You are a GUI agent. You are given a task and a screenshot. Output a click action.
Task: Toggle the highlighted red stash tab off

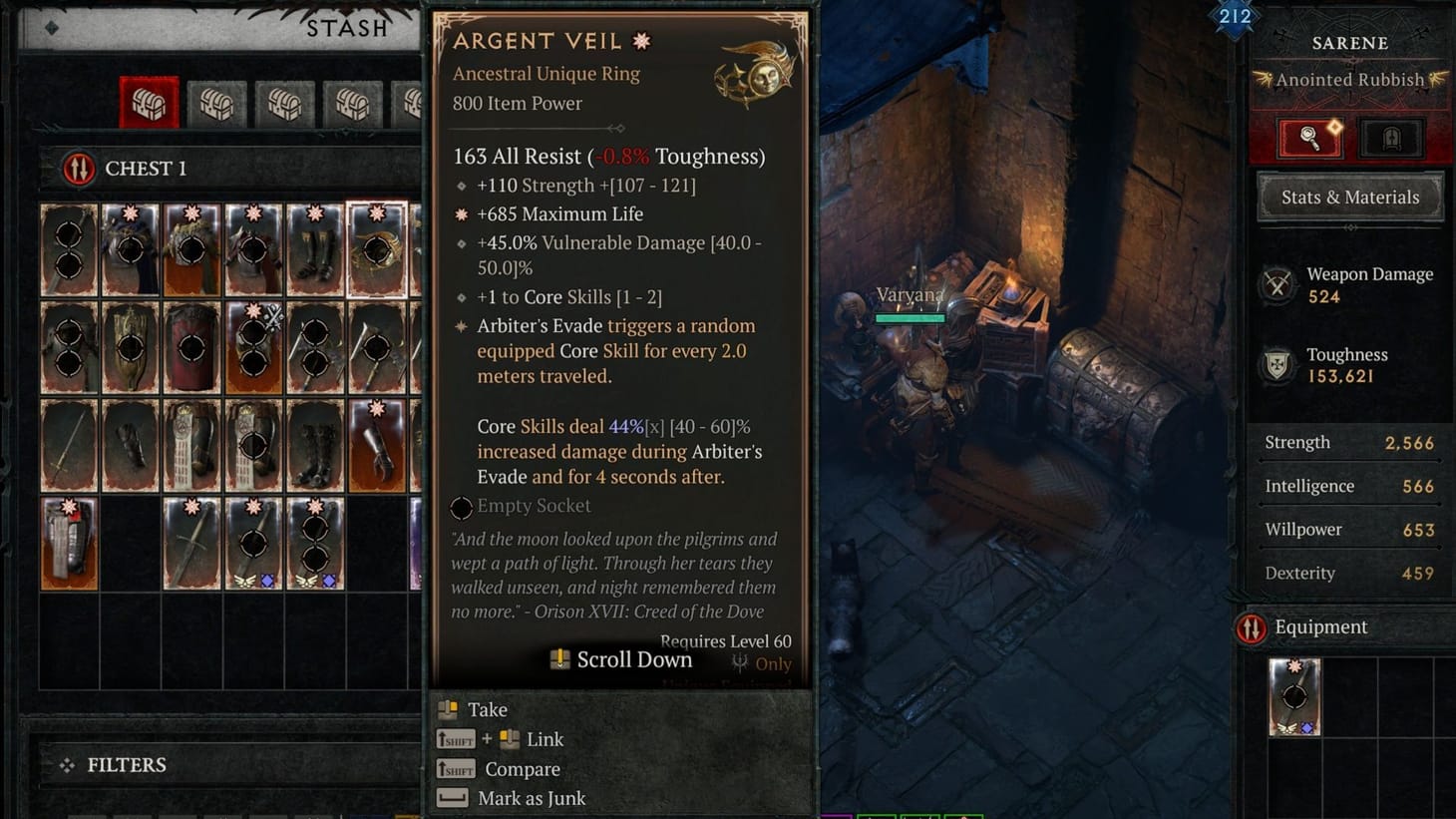click(x=149, y=102)
